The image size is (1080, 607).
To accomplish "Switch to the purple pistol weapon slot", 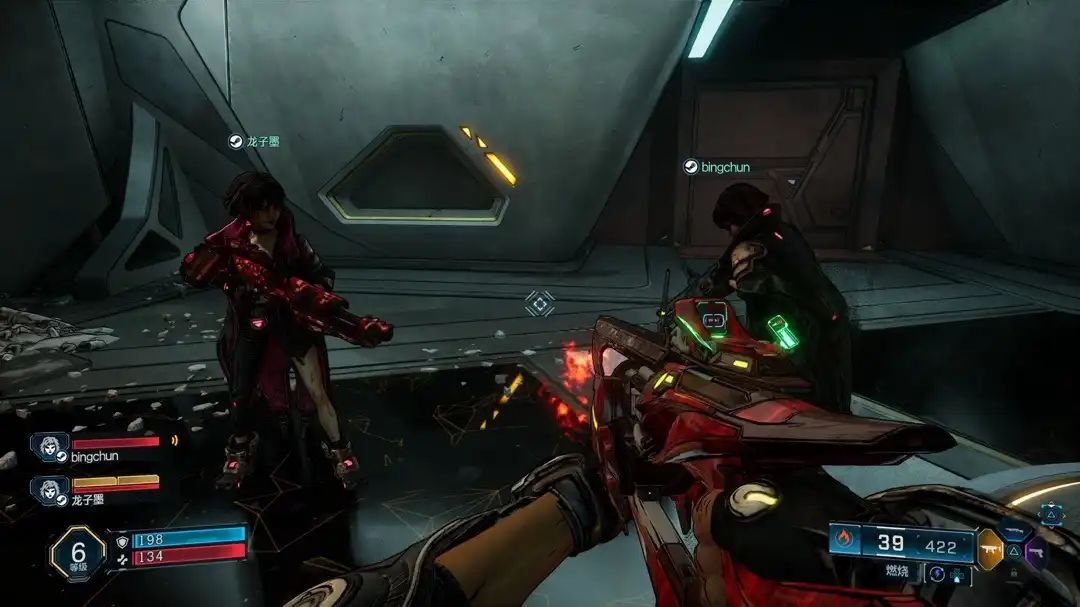I will pos(1036,551).
